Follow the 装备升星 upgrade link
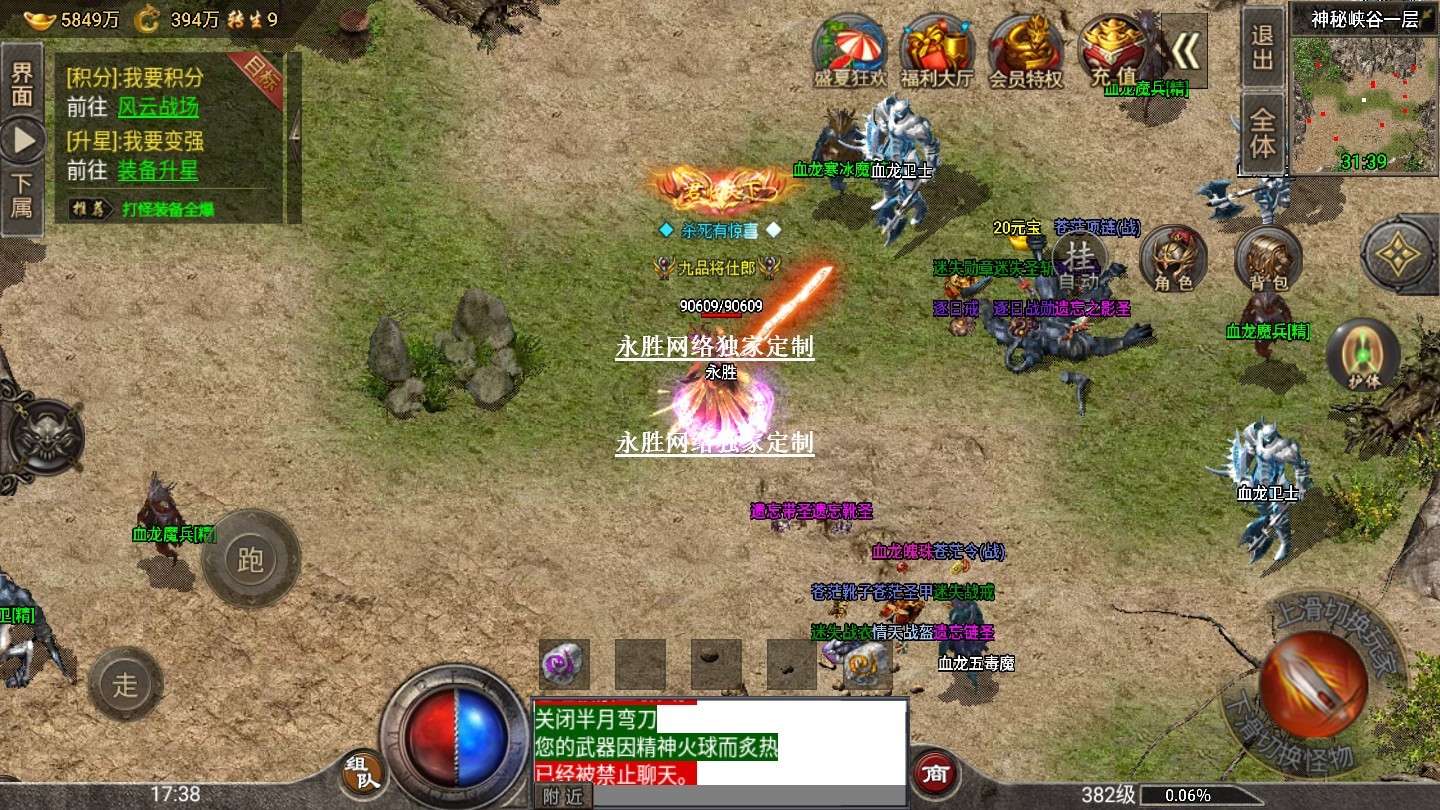The image size is (1440, 810). 158,171
